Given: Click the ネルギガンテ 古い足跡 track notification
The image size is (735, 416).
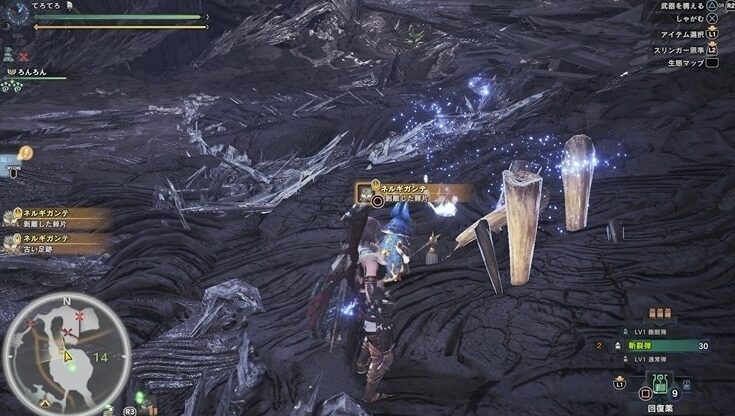Looking at the screenshot, I should click(55, 243).
